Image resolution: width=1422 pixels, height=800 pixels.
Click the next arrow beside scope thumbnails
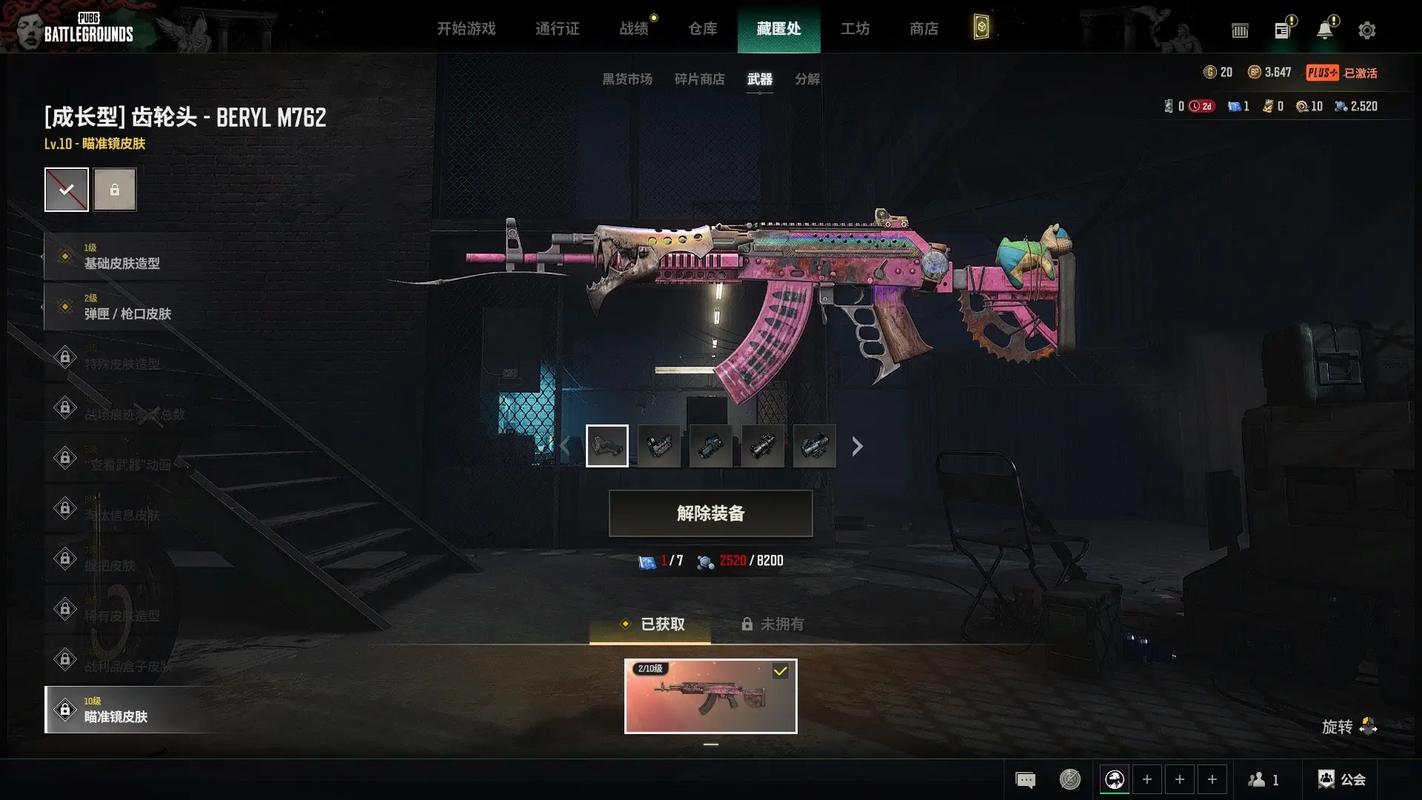coord(857,446)
